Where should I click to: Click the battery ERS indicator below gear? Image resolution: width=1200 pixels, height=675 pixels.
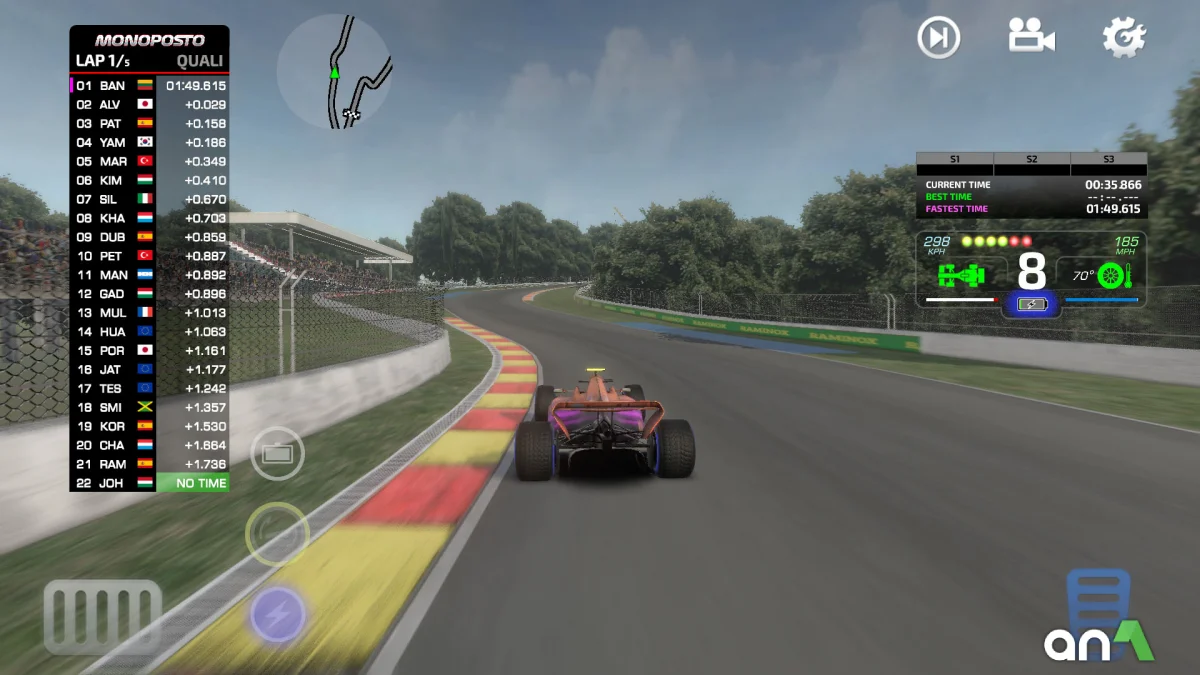pyautogui.click(x=1031, y=304)
